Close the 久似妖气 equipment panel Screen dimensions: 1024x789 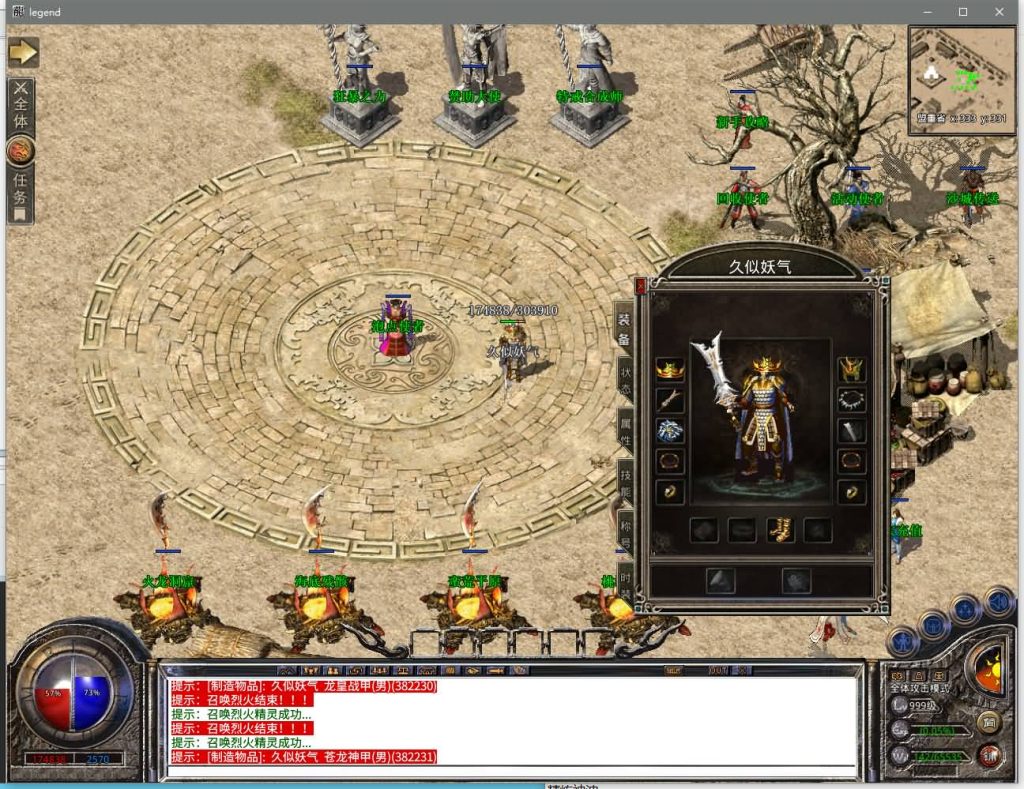(x=641, y=286)
